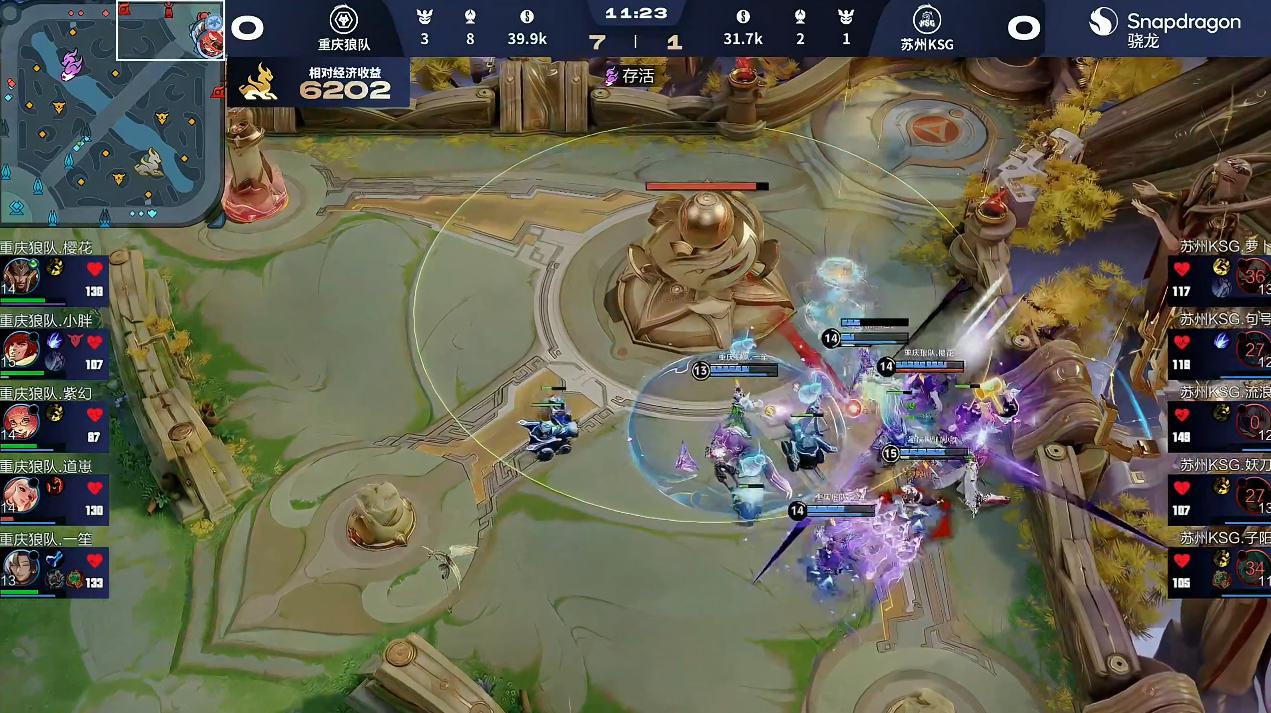The width and height of the screenshot is (1271, 713).
Task: Select the 苏州KSG.妖刀 player panel
Action: pyautogui.click(x=1219, y=489)
